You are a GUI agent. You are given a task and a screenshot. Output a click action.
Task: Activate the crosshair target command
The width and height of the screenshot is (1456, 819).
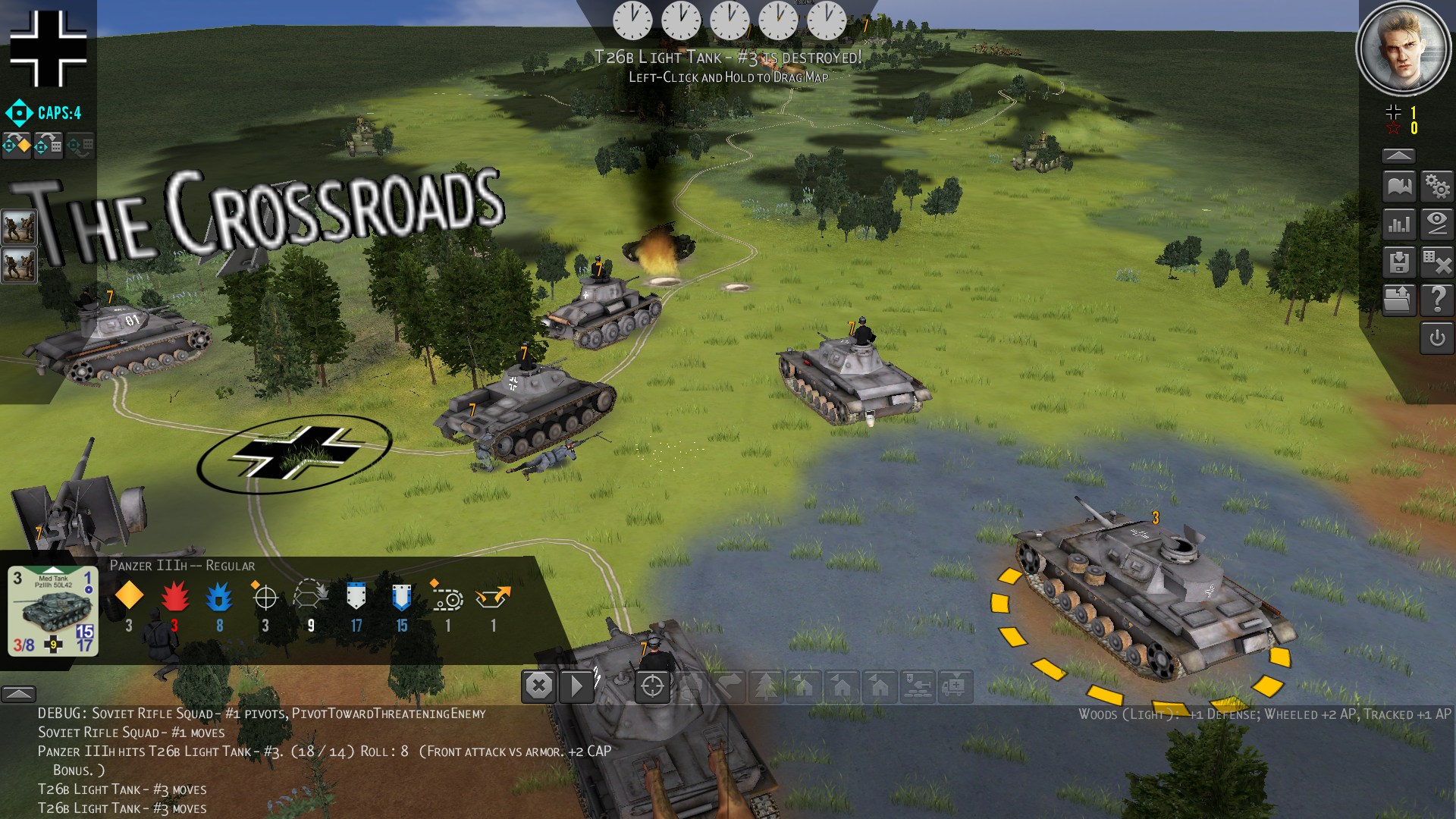[652, 686]
